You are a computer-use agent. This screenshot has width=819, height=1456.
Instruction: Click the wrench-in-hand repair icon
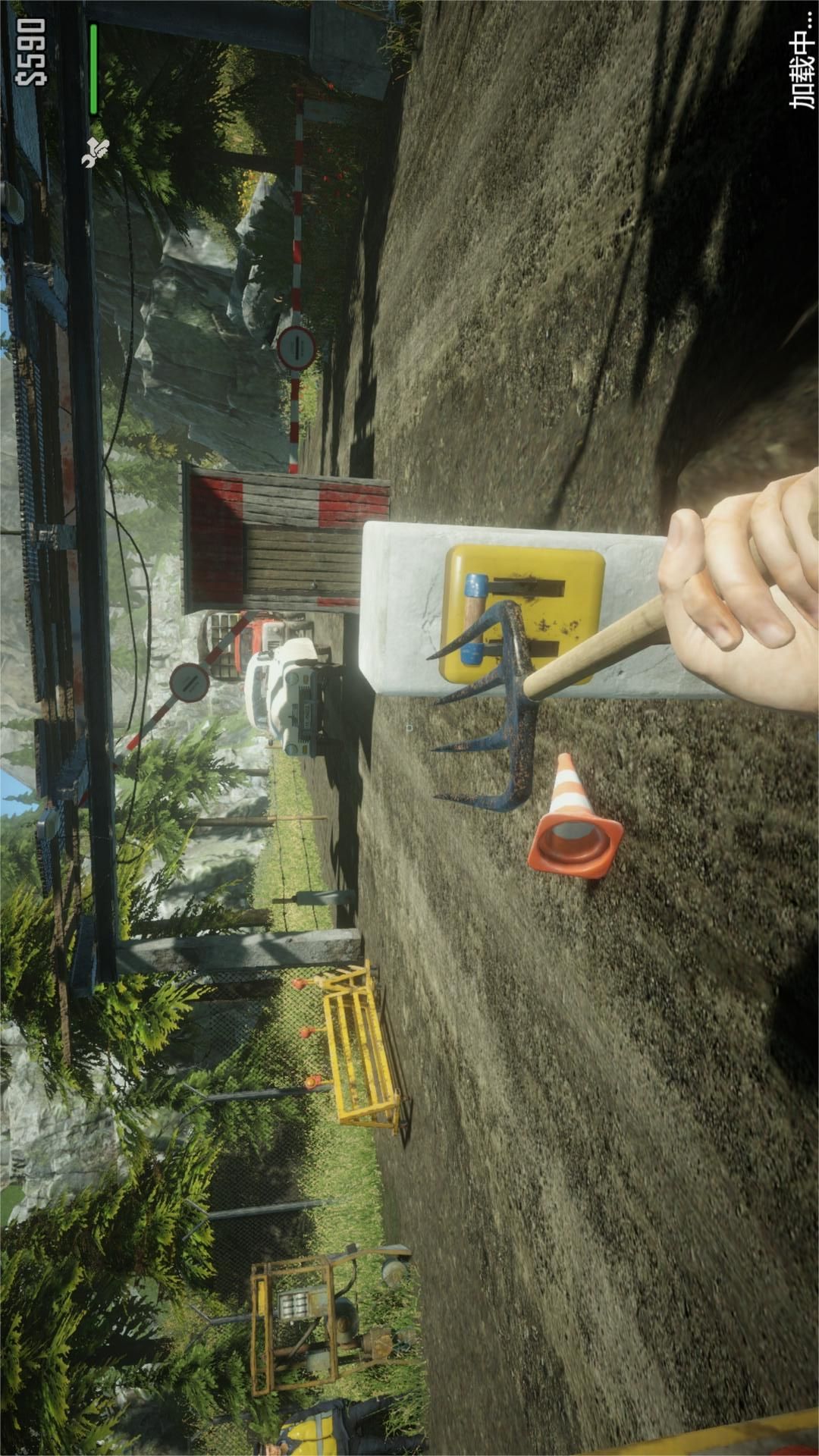[96, 152]
